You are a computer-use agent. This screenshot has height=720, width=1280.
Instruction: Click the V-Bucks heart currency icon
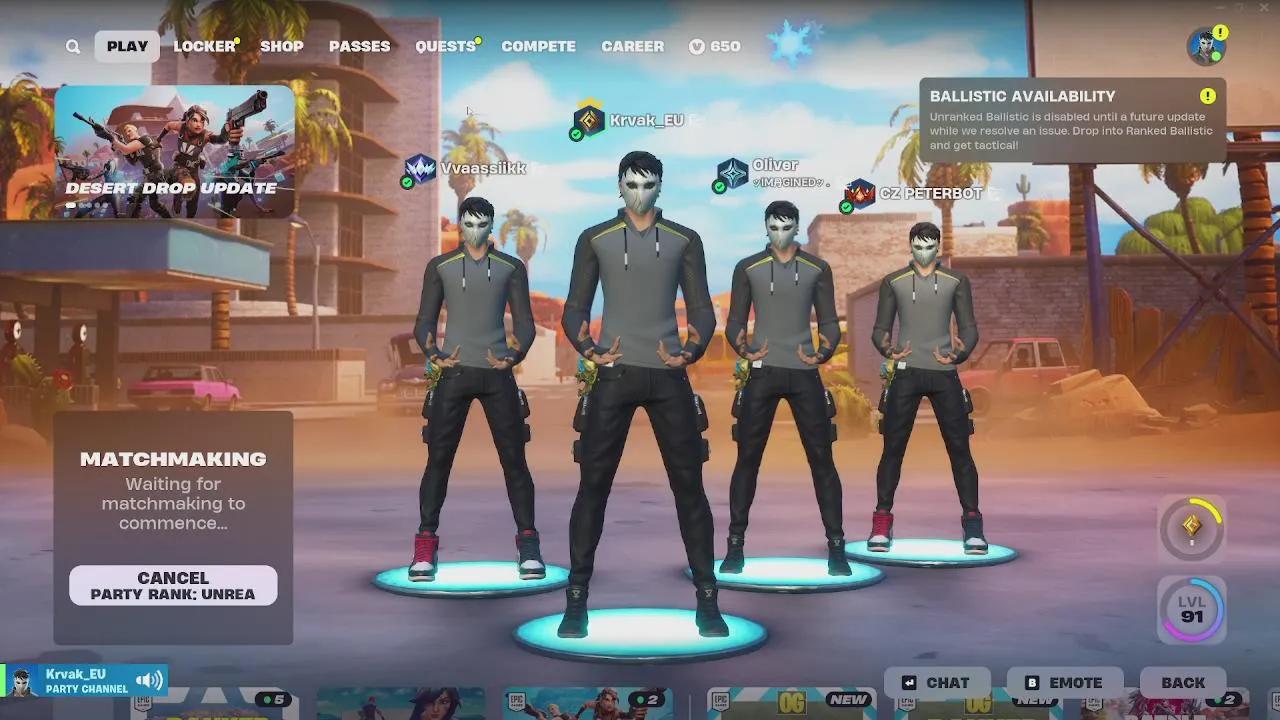(x=696, y=46)
